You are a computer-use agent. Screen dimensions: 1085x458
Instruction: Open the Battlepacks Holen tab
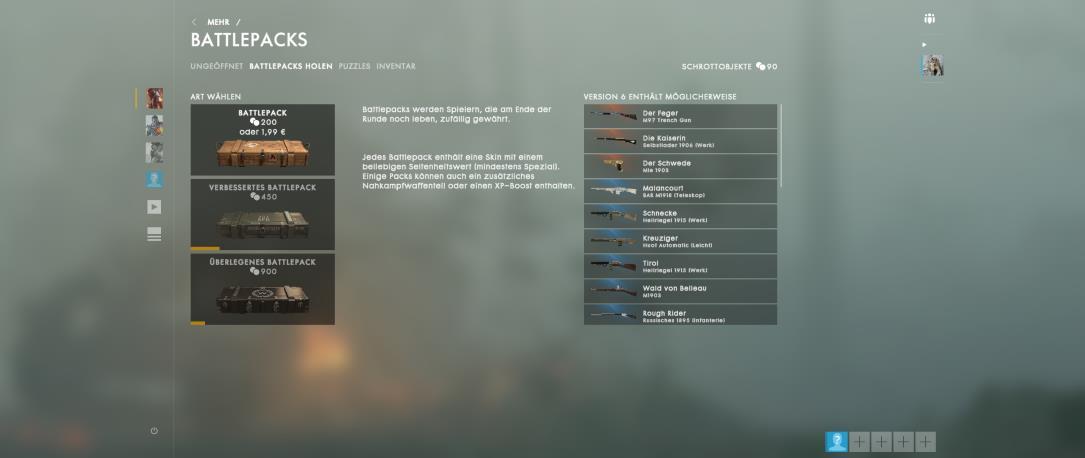[x=291, y=67]
